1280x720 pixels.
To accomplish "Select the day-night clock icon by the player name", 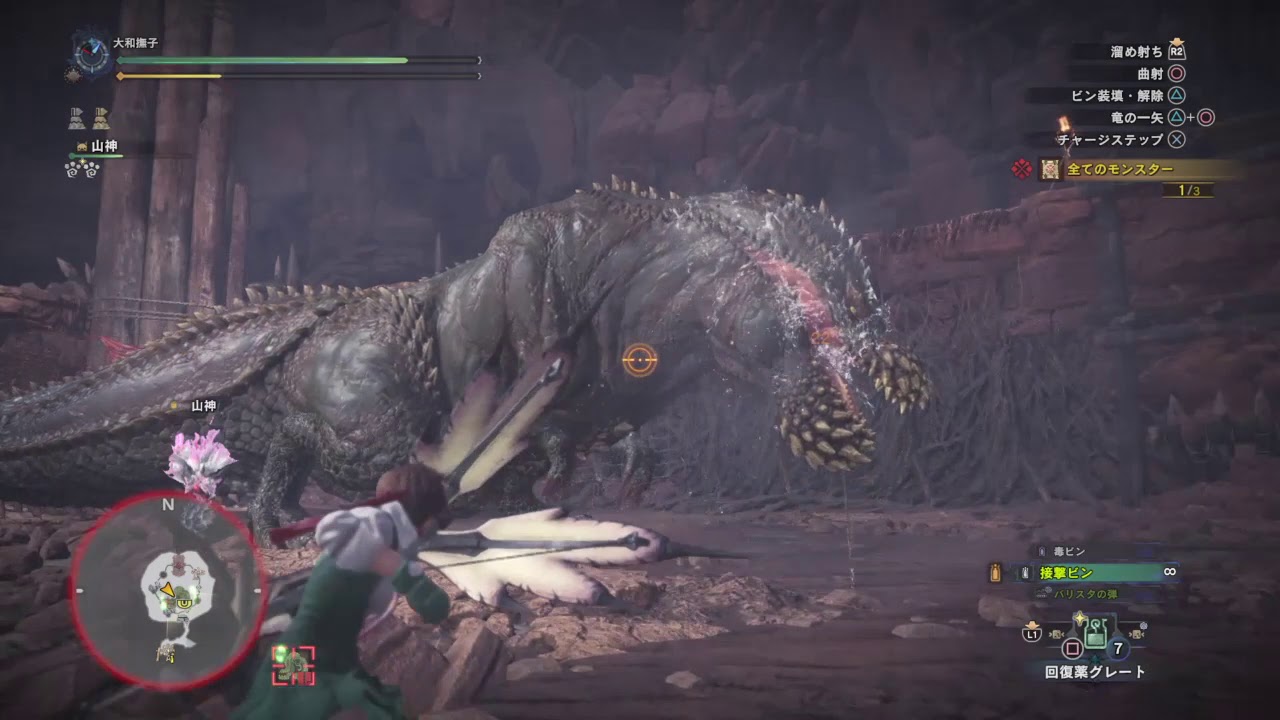I will point(93,53).
